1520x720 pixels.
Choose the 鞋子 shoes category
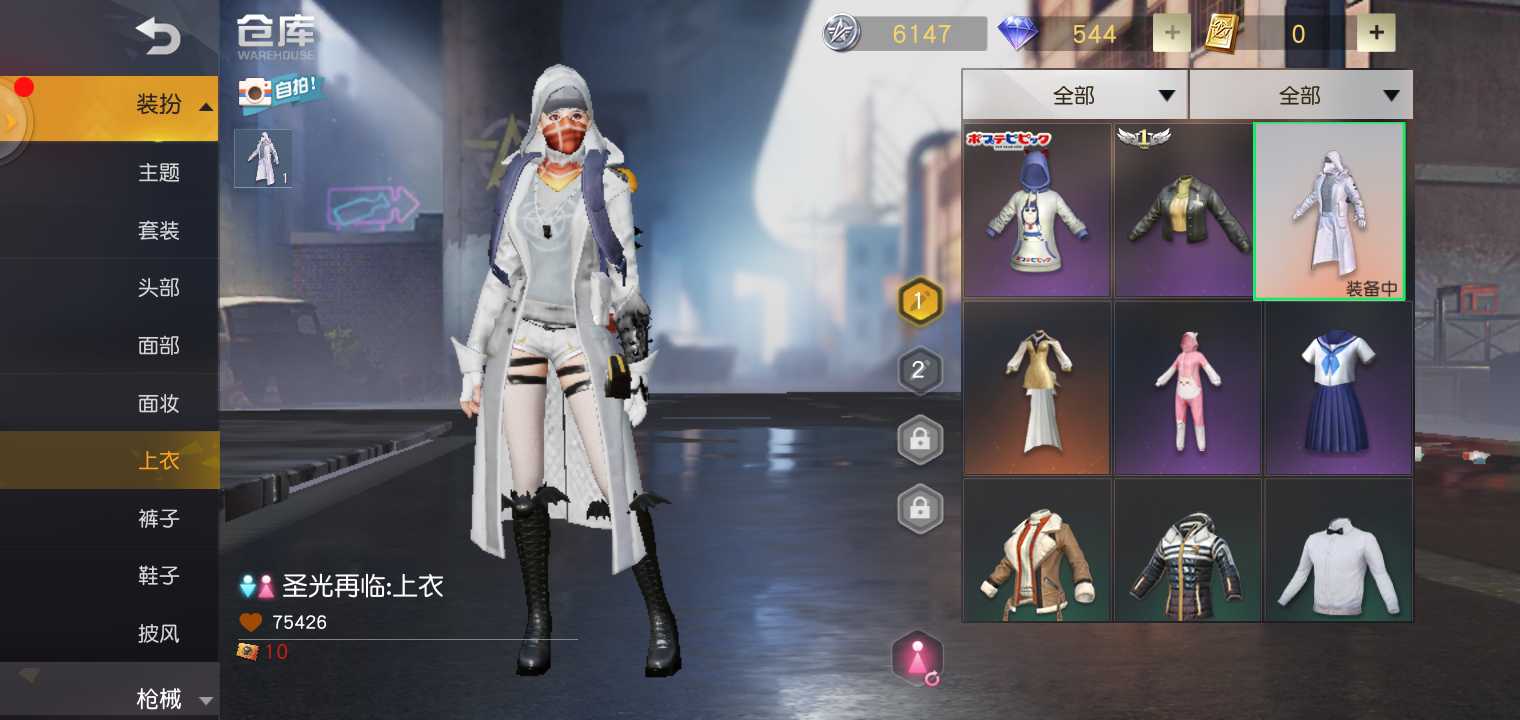[x=158, y=576]
